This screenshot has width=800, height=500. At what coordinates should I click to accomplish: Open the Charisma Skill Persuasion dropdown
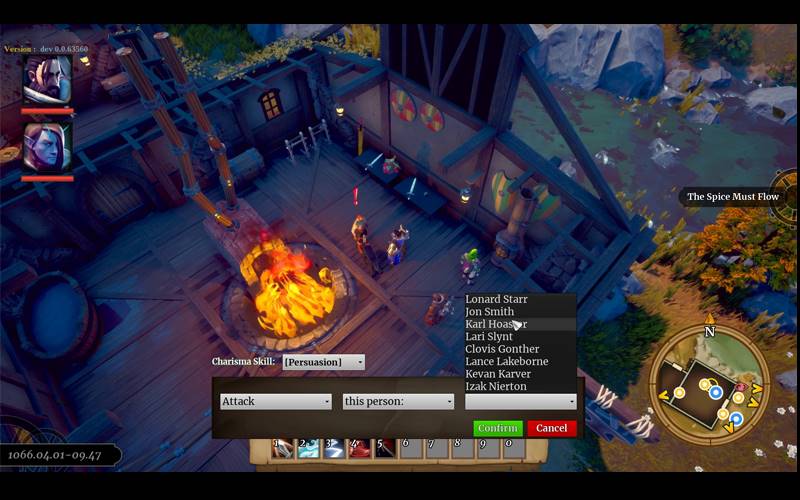pyautogui.click(x=323, y=362)
